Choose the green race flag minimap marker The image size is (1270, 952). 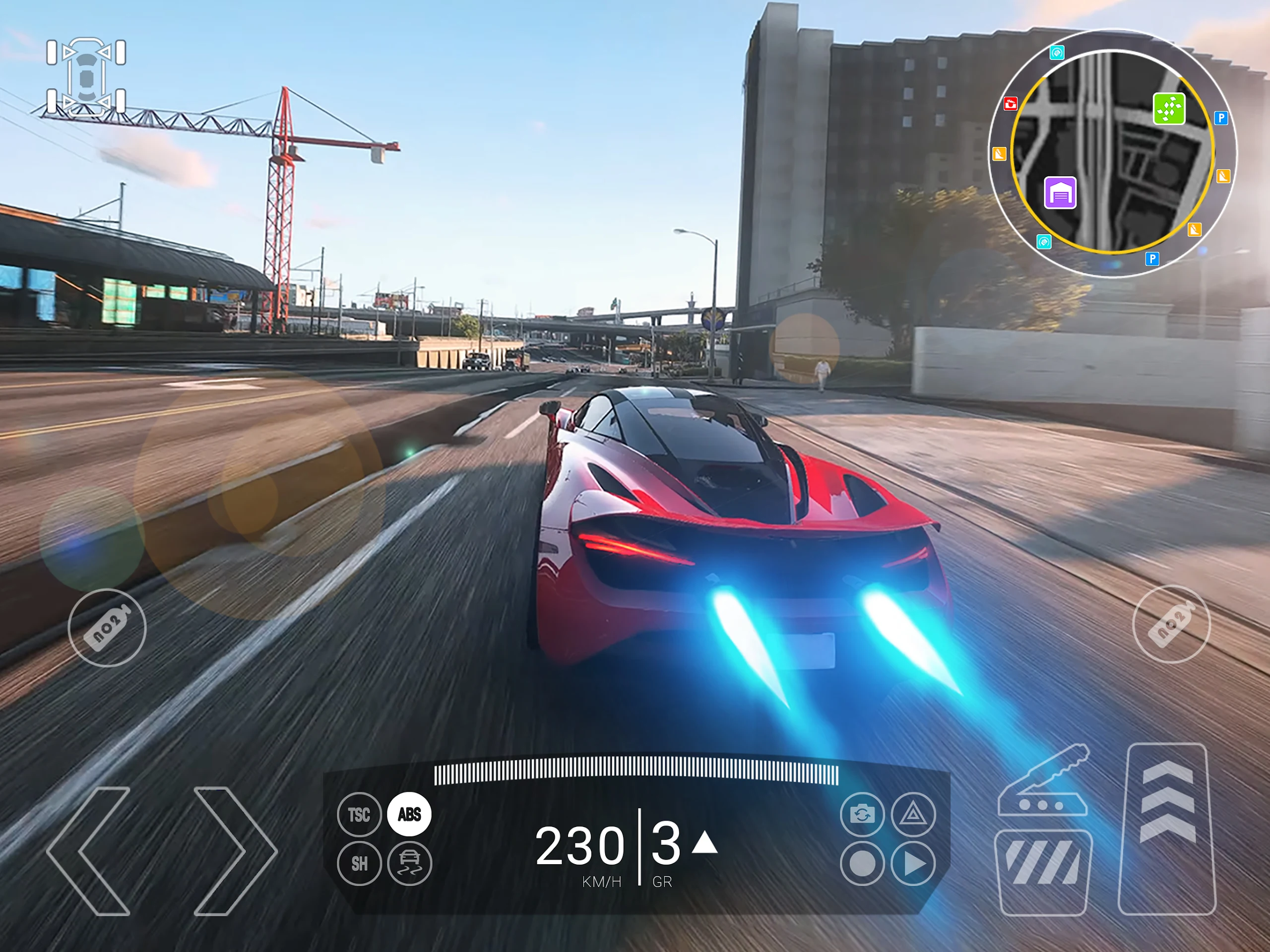coord(1169,108)
